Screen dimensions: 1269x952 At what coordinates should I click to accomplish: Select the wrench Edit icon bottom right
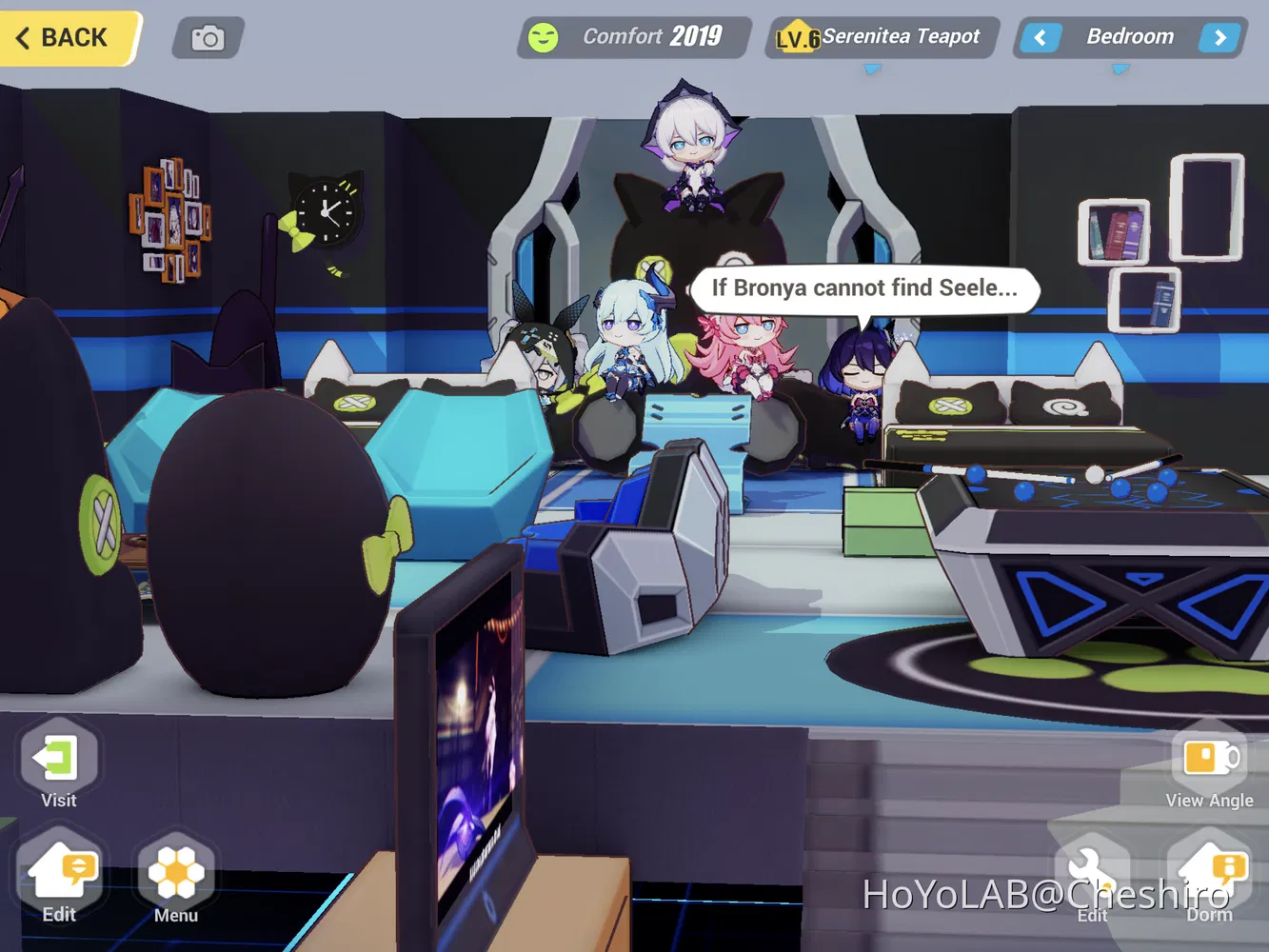1092,871
